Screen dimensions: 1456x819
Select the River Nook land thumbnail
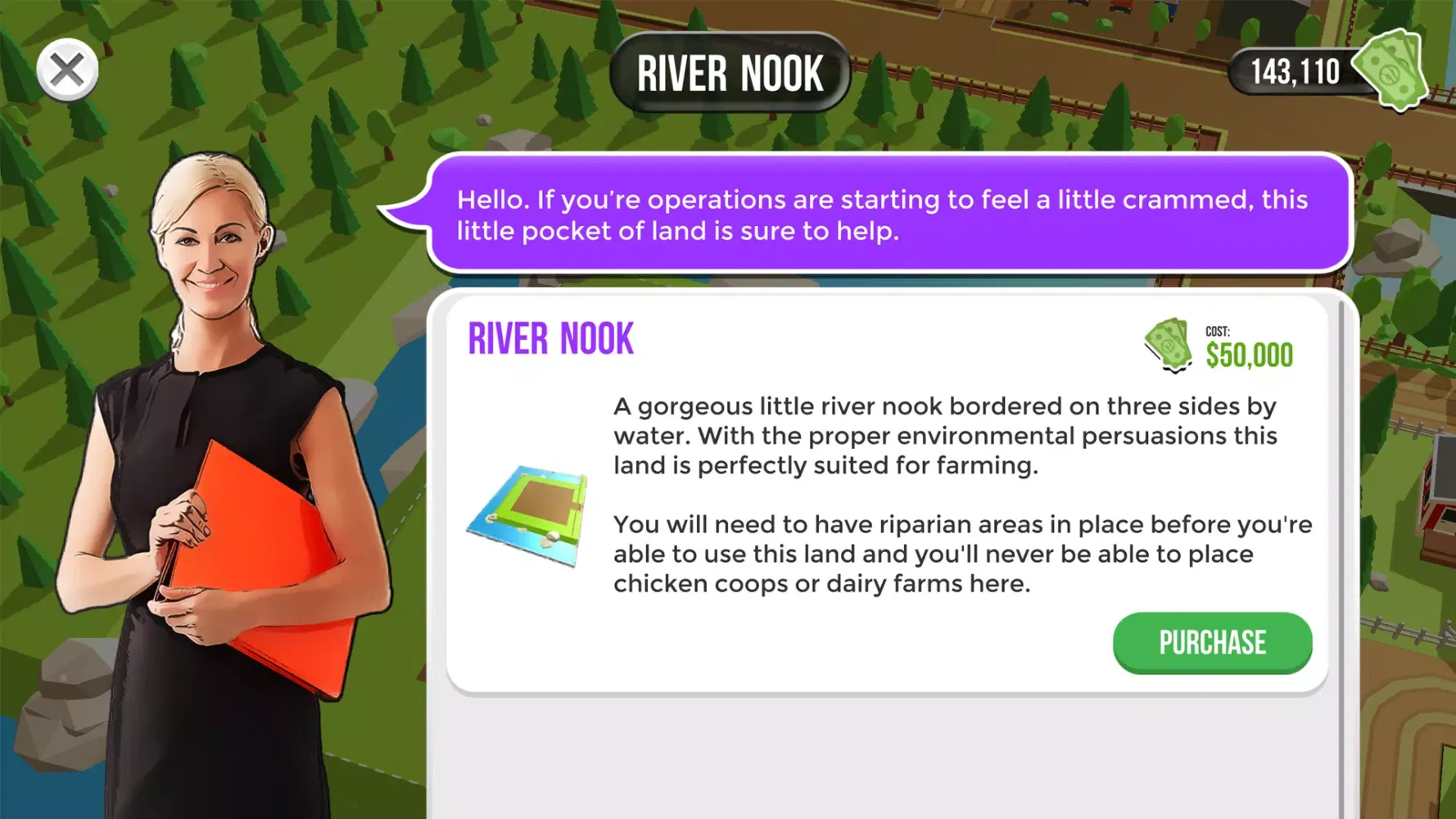[529, 514]
